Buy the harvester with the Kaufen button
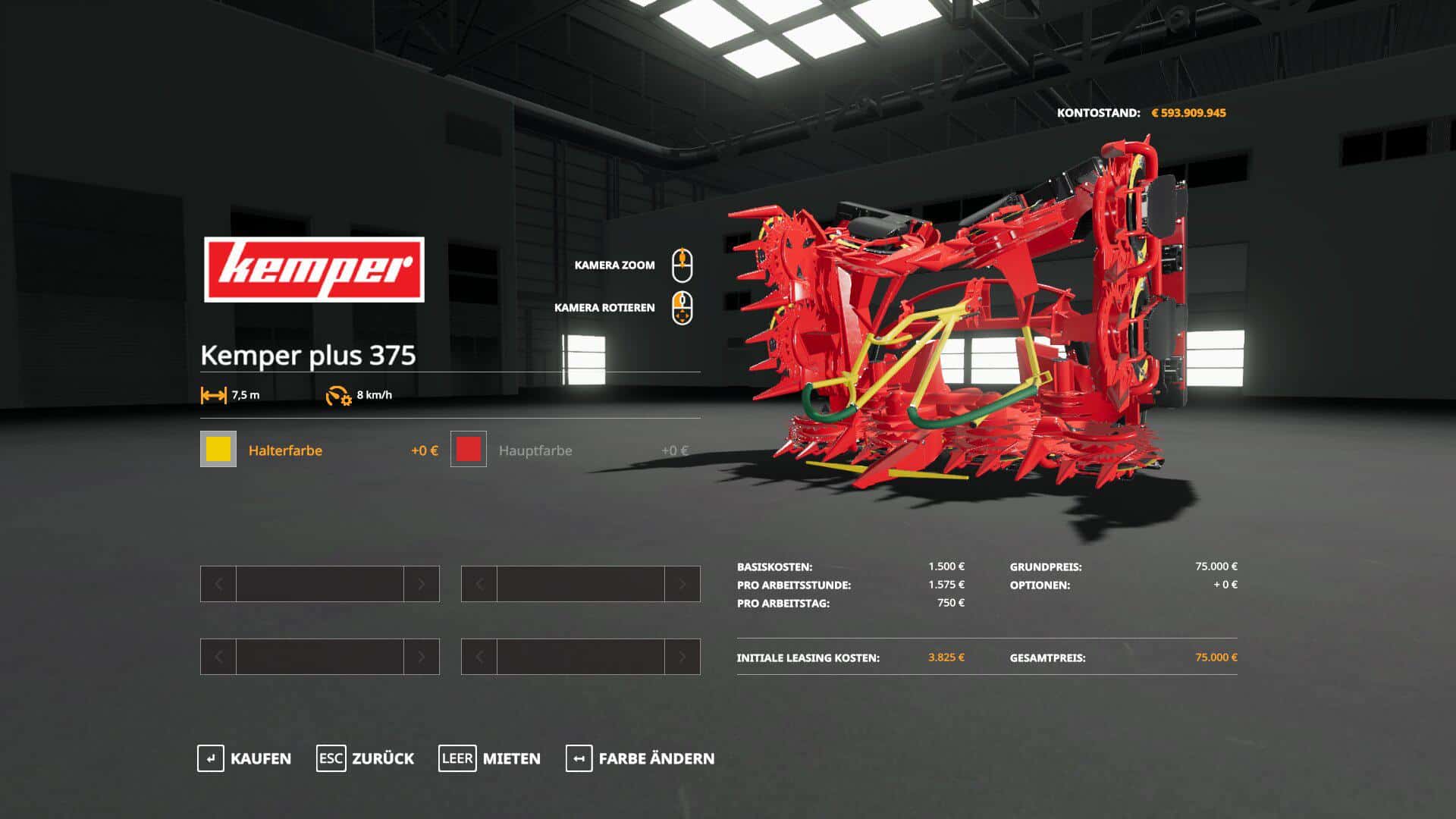This screenshot has width=1456, height=819. pos(244,758)
